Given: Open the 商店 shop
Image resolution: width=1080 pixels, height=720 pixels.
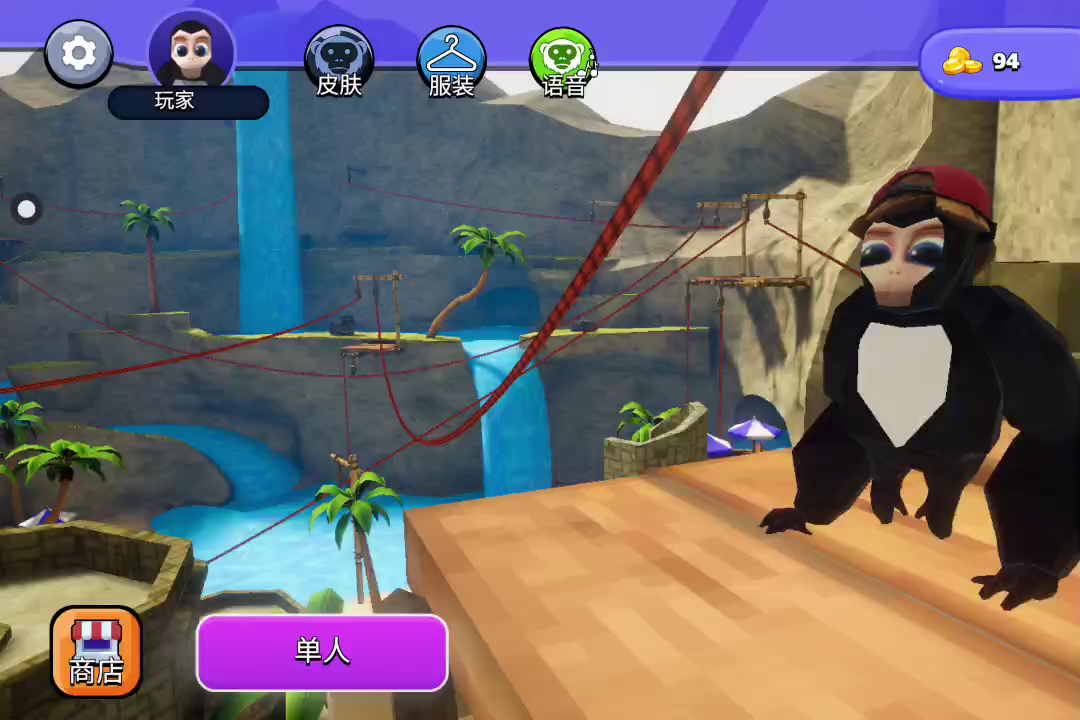Looking at the screenshot, I should tap(96, 651).
